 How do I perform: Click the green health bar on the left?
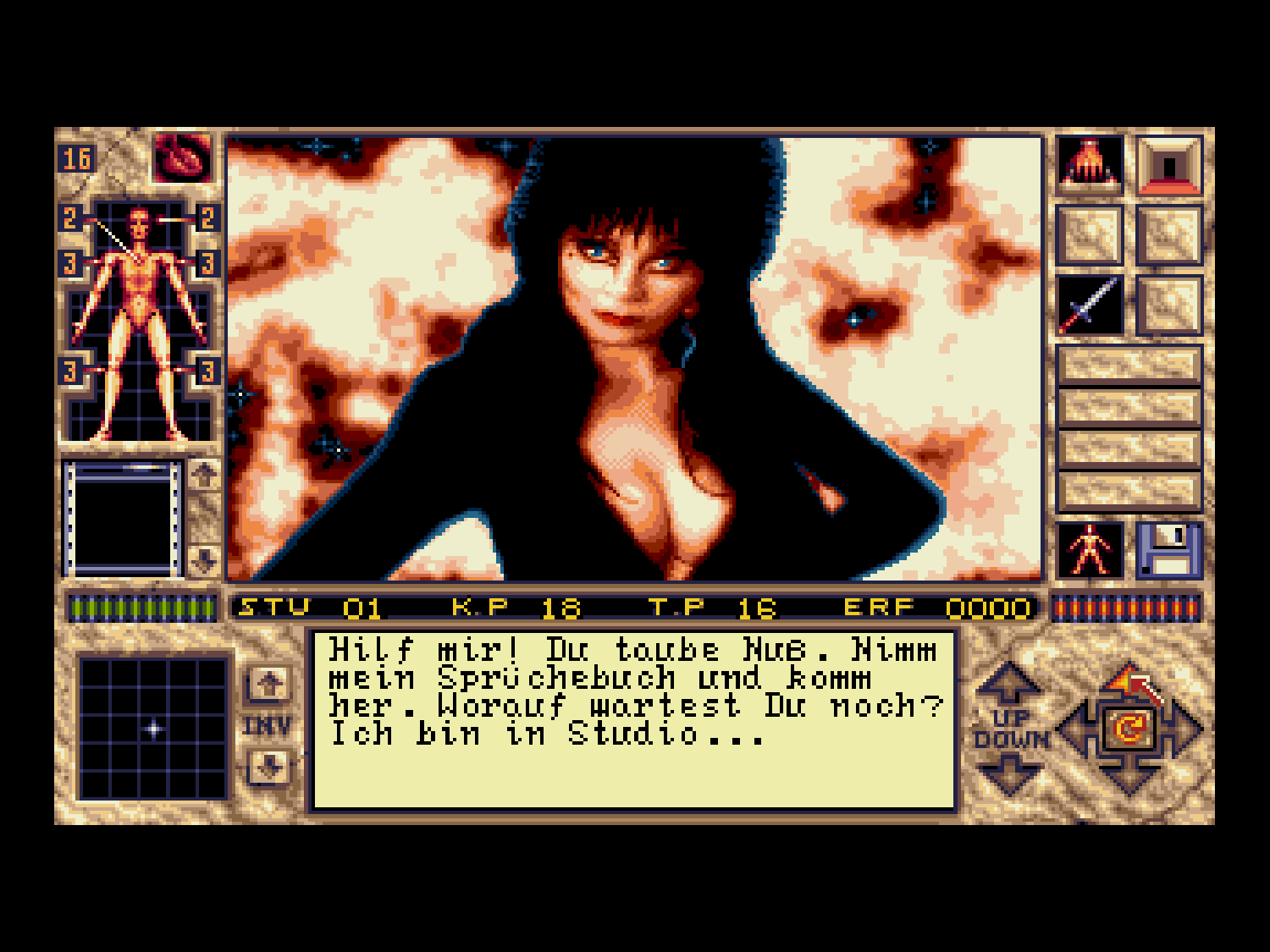[x=140, y=608]
